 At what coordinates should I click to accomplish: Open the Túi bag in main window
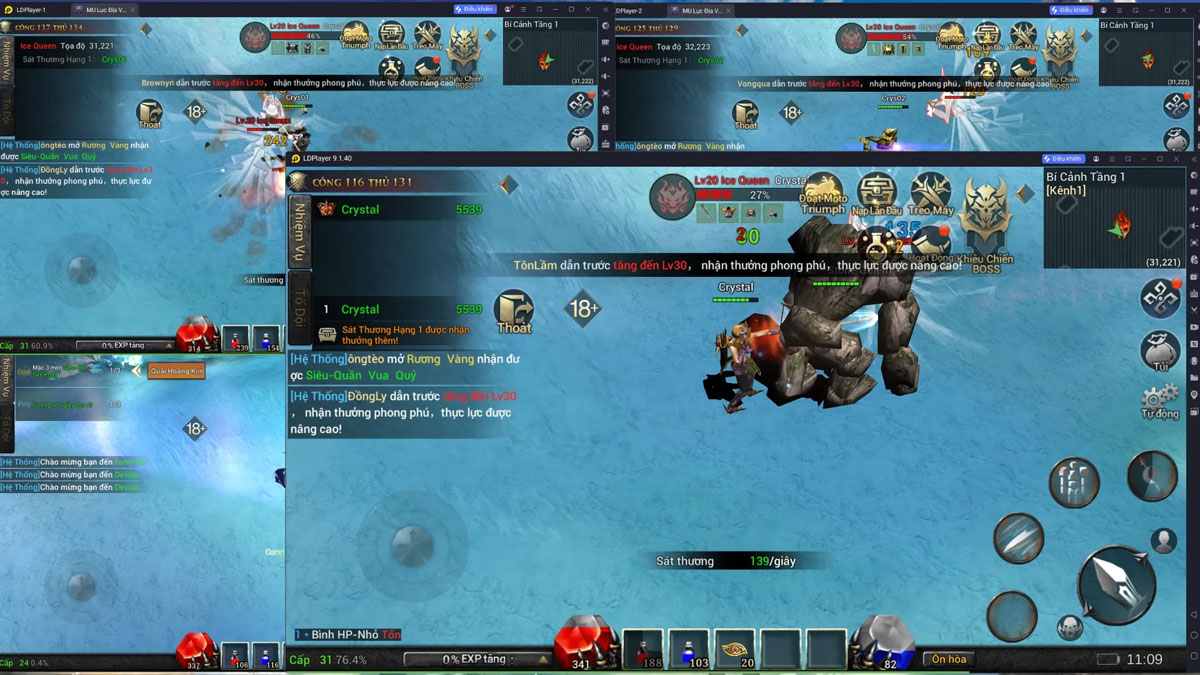point(1160,351)
